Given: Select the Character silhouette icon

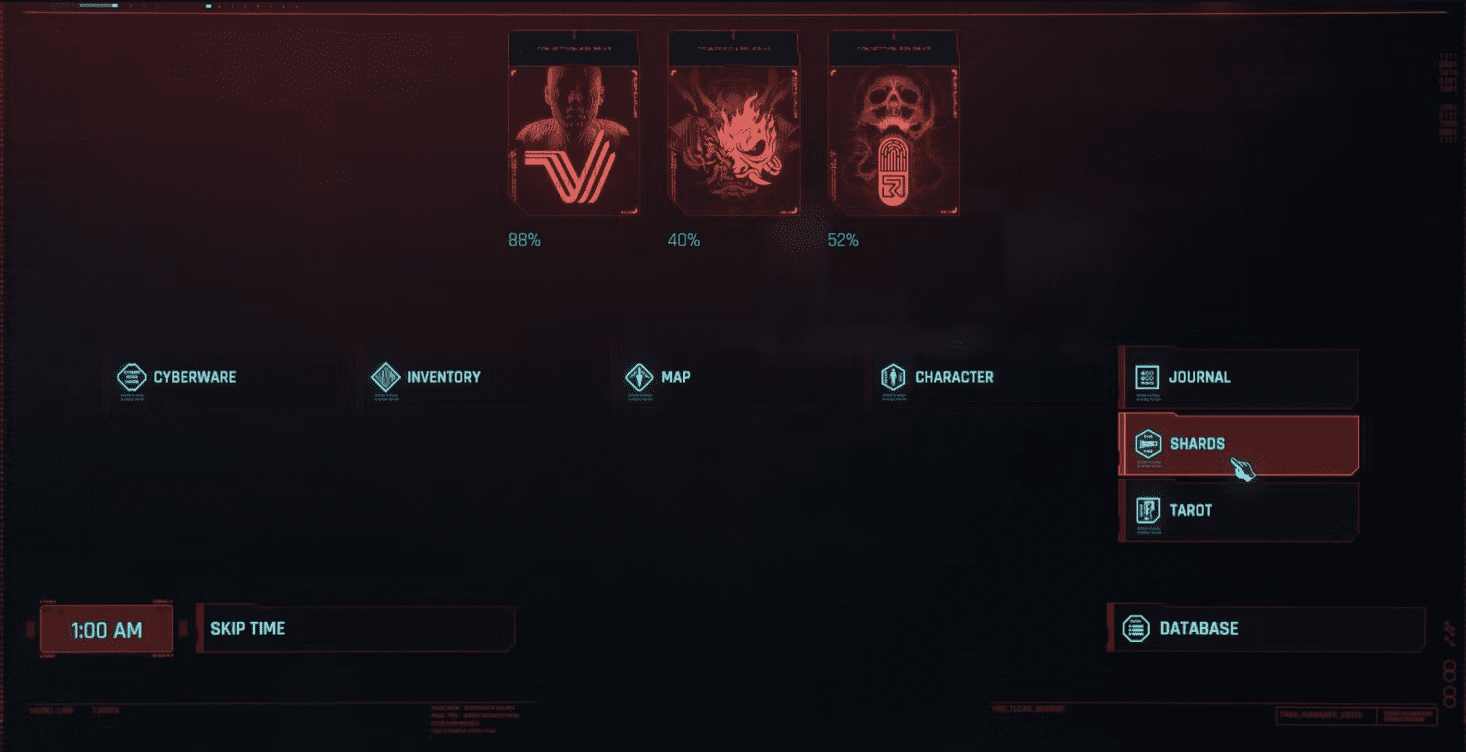Looking at the screenshot, I should coord(895,377).
